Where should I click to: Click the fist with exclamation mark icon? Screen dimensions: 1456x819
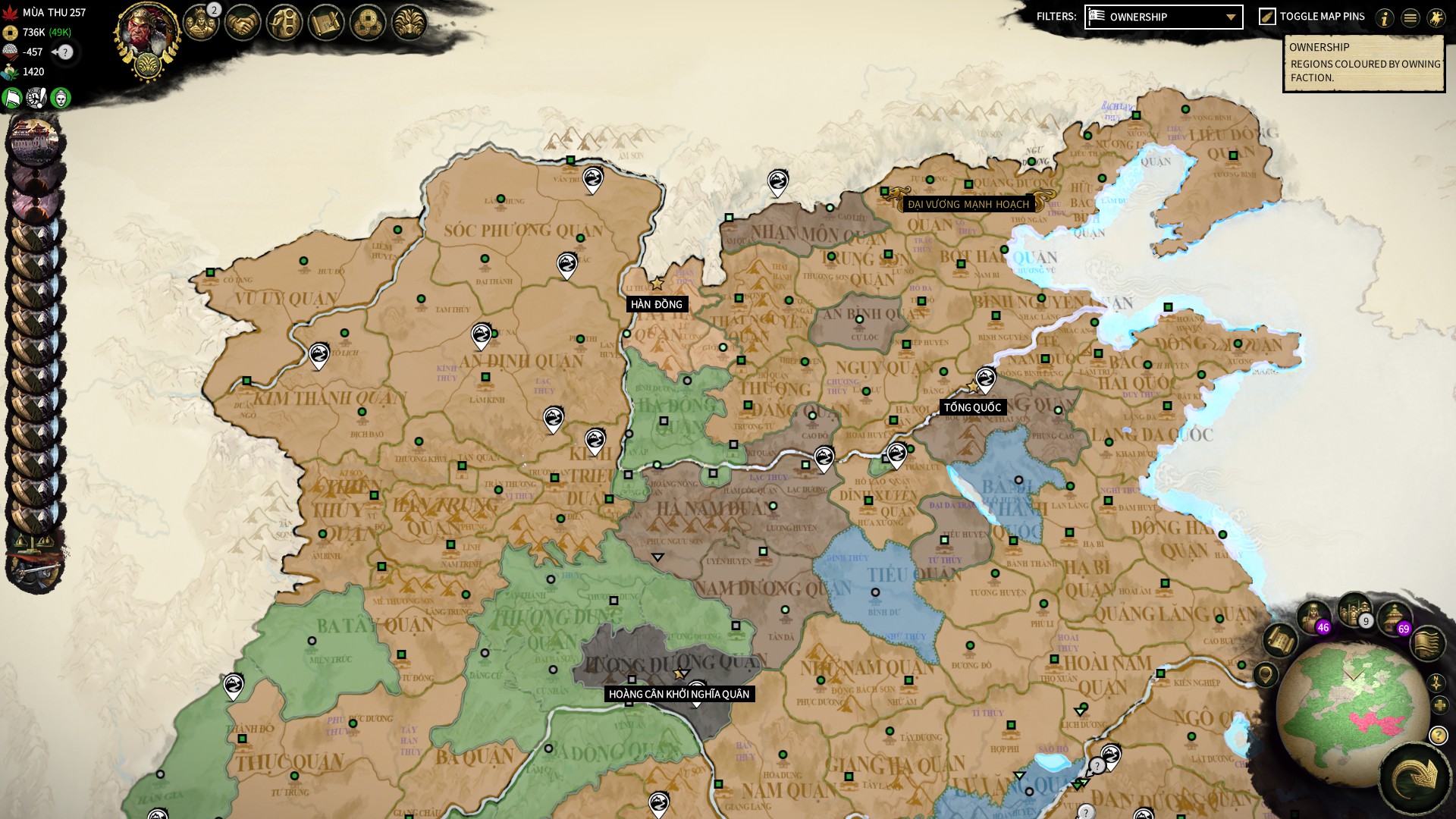(x=36, y=98)
